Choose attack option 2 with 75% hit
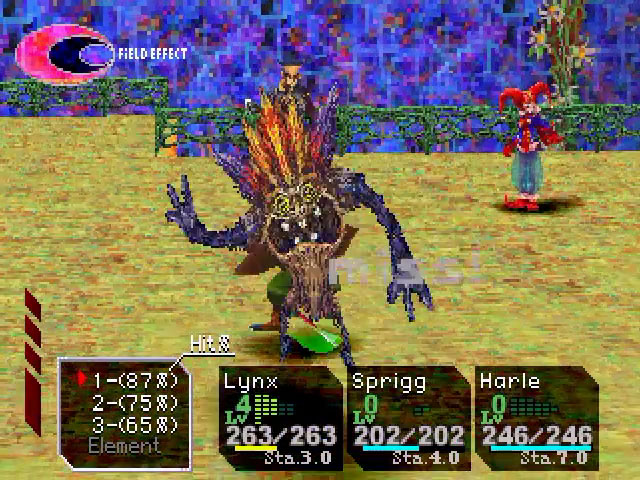This screenshot has height=480, width=640. click(x=134, y=401)
